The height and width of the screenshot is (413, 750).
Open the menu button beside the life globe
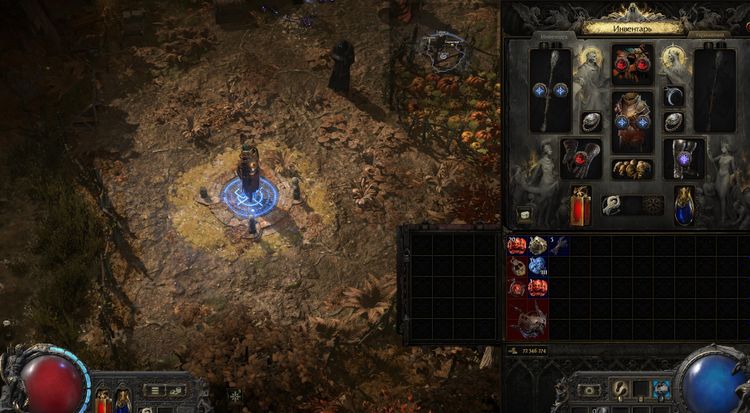pyautogui.click(x=156, y=389)
